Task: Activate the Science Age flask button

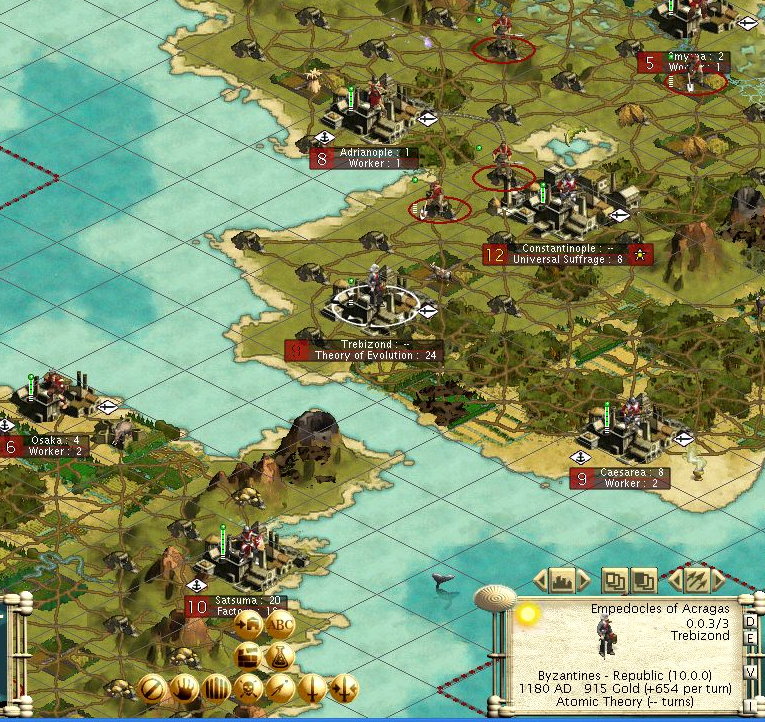Action: 280,656
